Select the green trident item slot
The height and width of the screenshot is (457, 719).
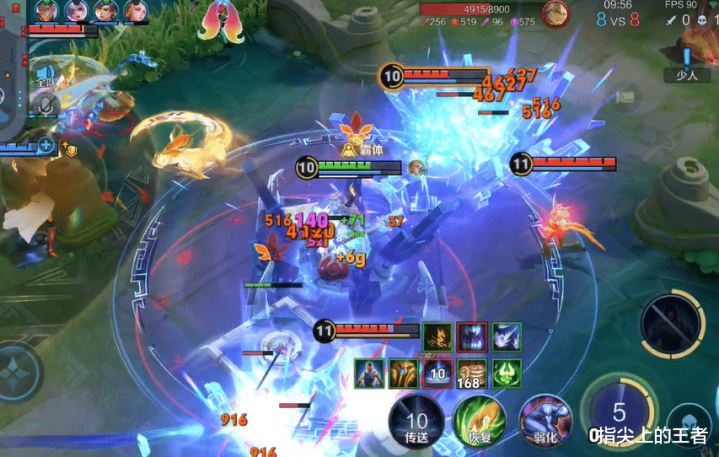[506, 373]
